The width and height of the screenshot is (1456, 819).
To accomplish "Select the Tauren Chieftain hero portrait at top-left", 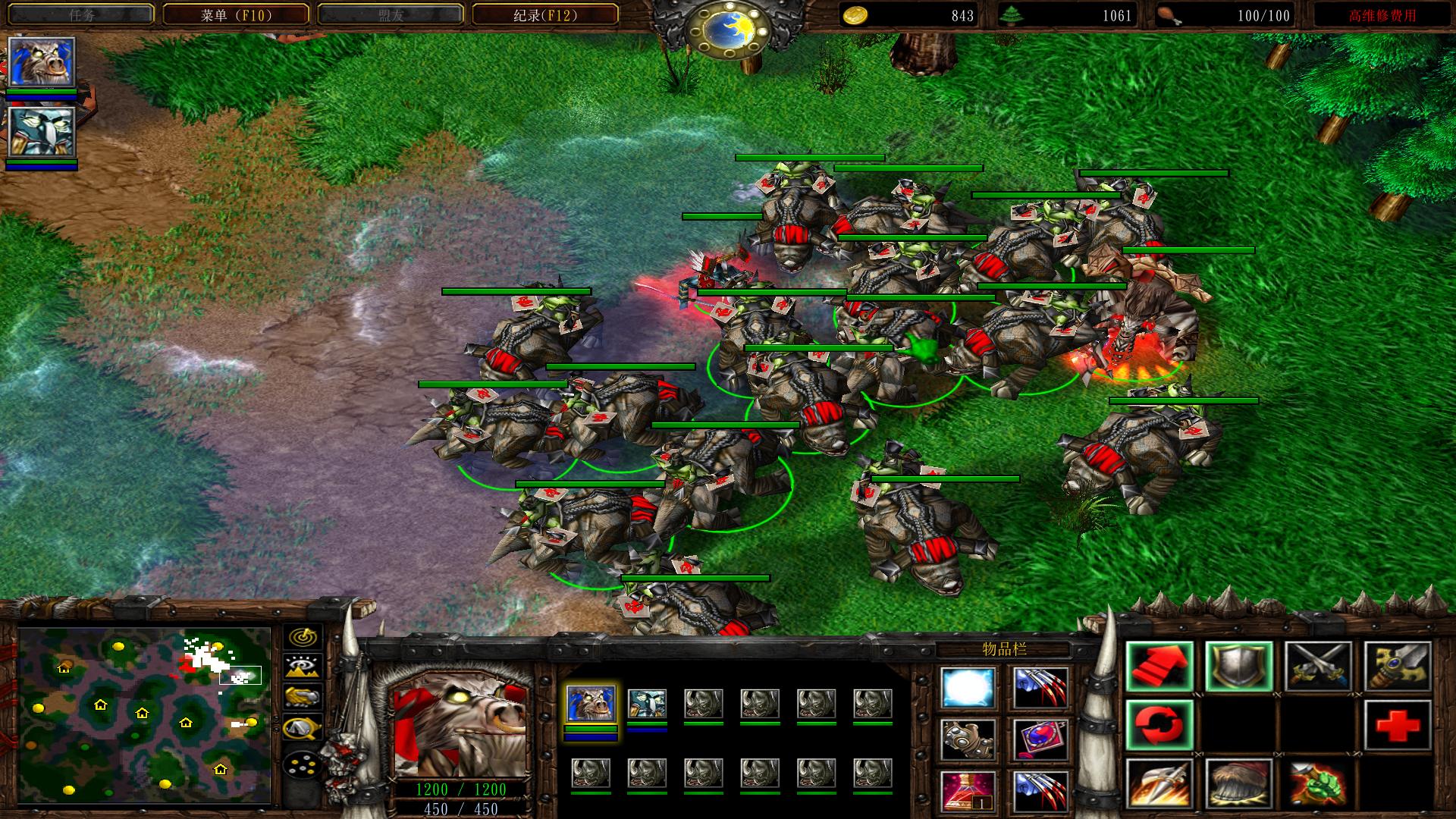I will tap(42, 62).
